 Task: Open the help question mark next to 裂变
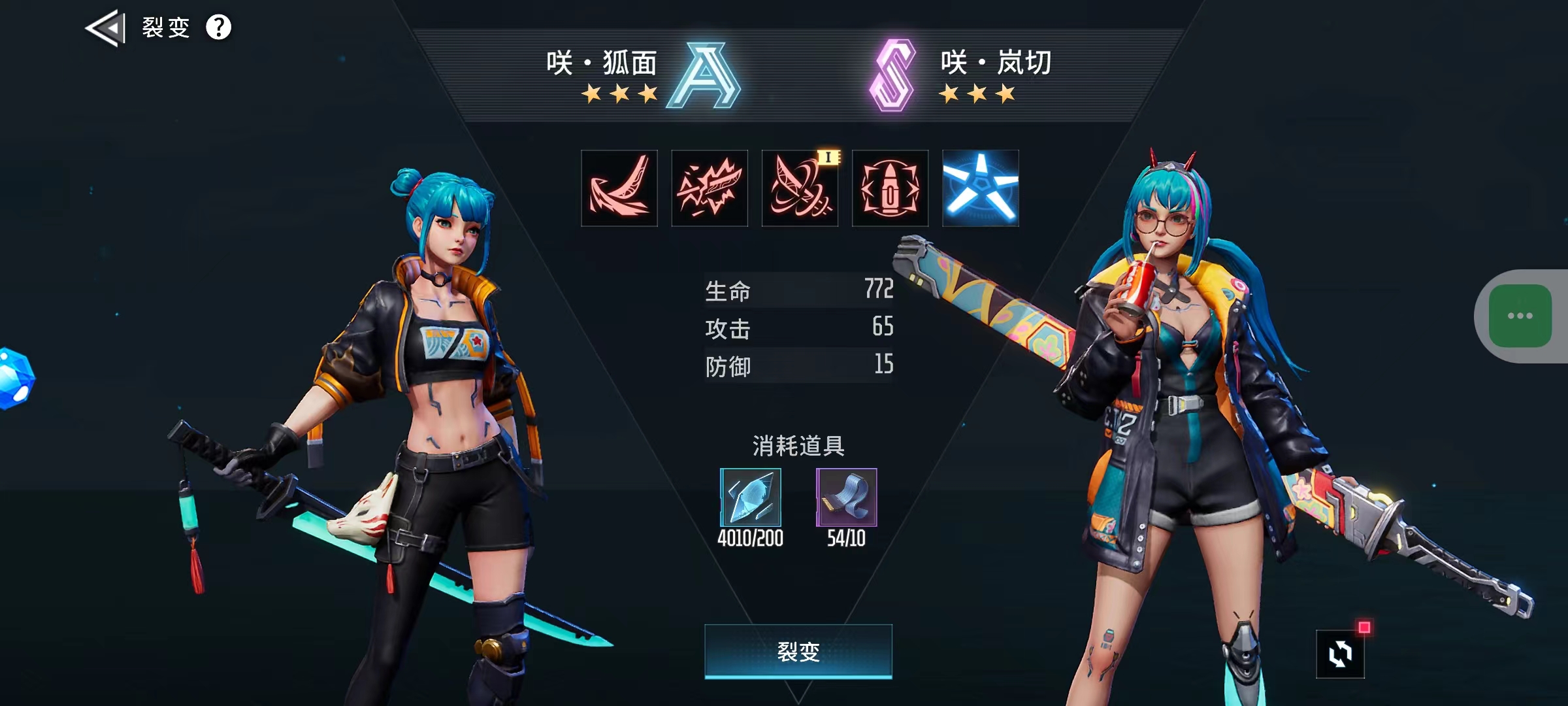point(219,26)
